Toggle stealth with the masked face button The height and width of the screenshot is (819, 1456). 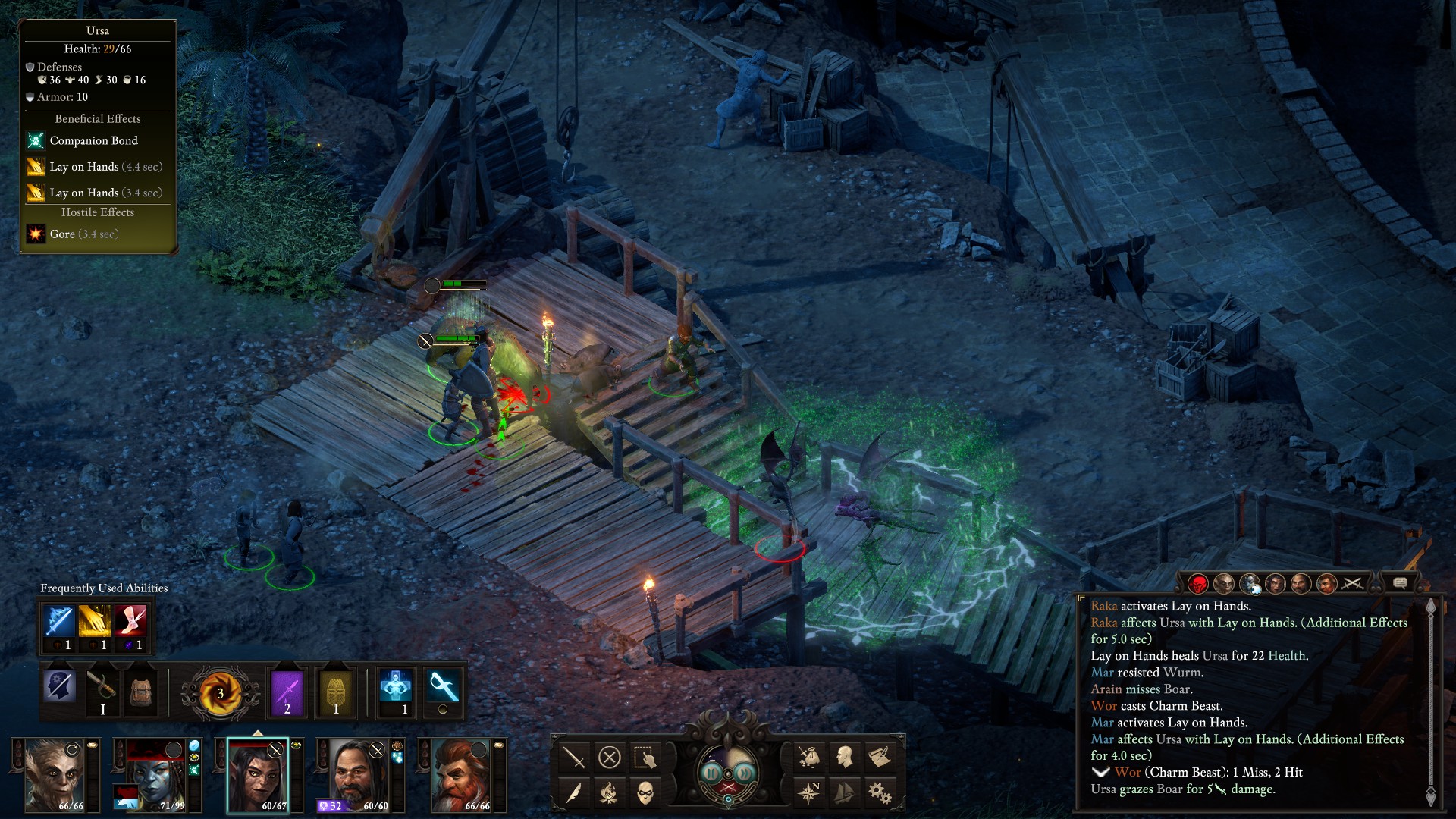[x=645, y=793]
